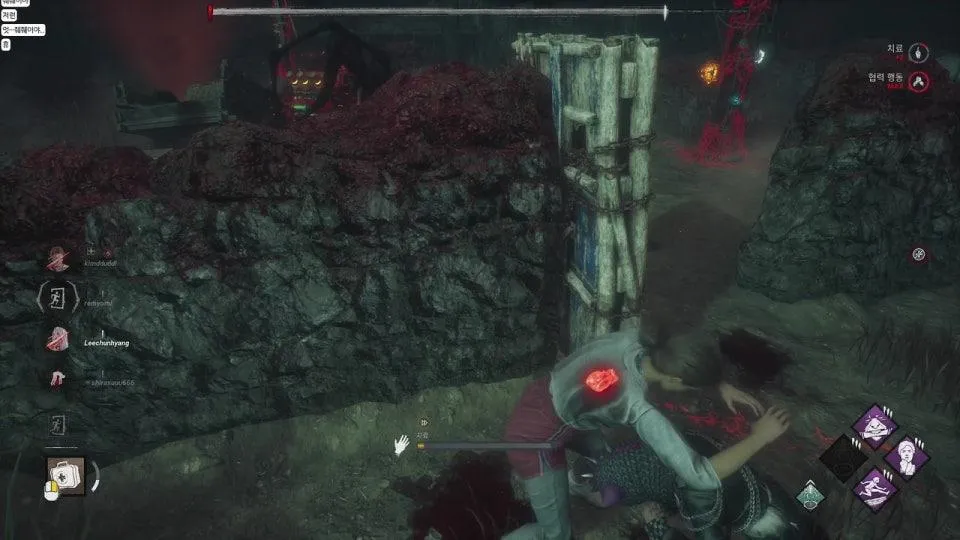960x540 pixels.
Task: Click the hand icon beside the heal bar
Action: [x=401, y=444]
